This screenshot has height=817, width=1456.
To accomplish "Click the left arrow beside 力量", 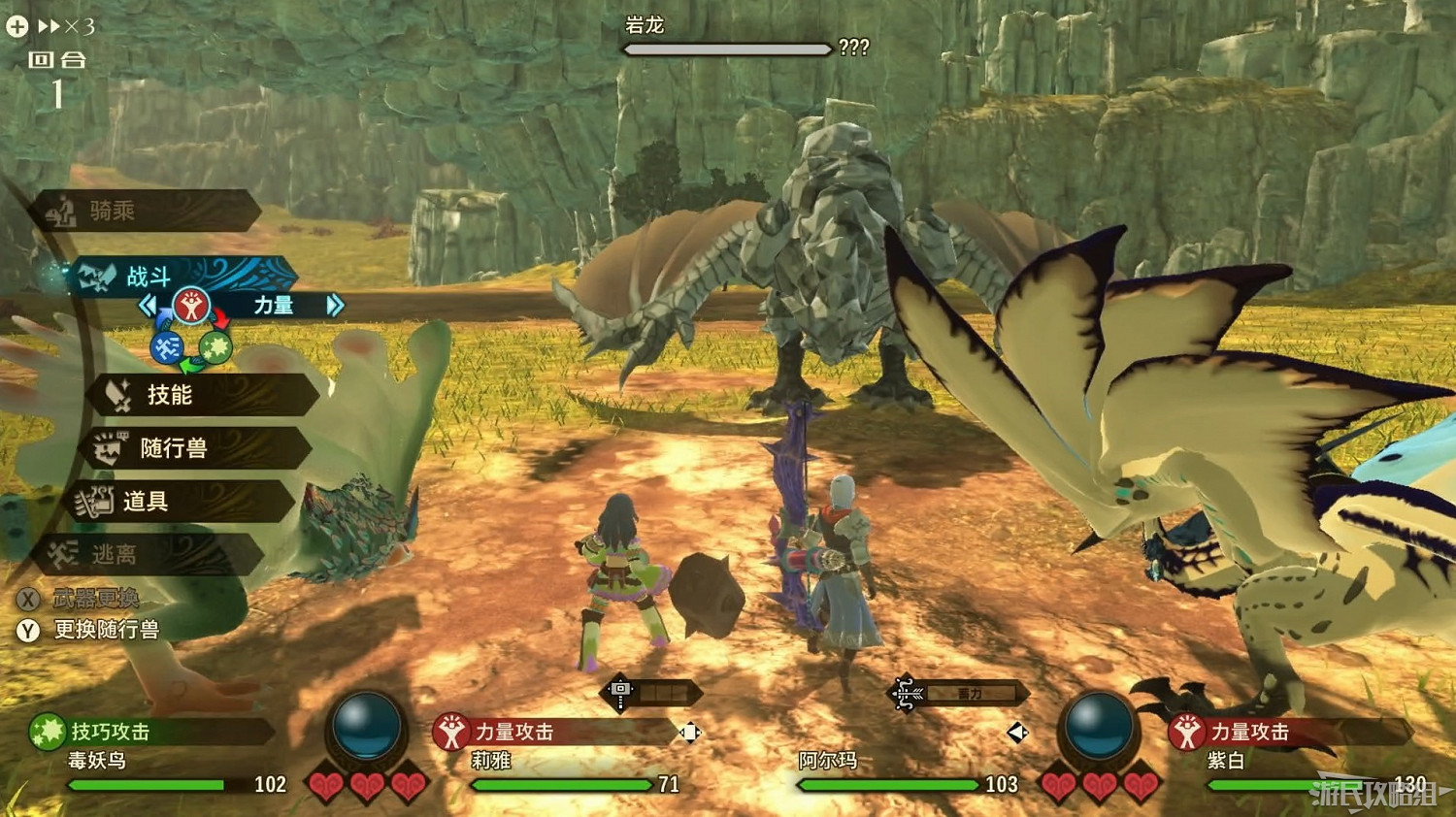I will 148,305.
